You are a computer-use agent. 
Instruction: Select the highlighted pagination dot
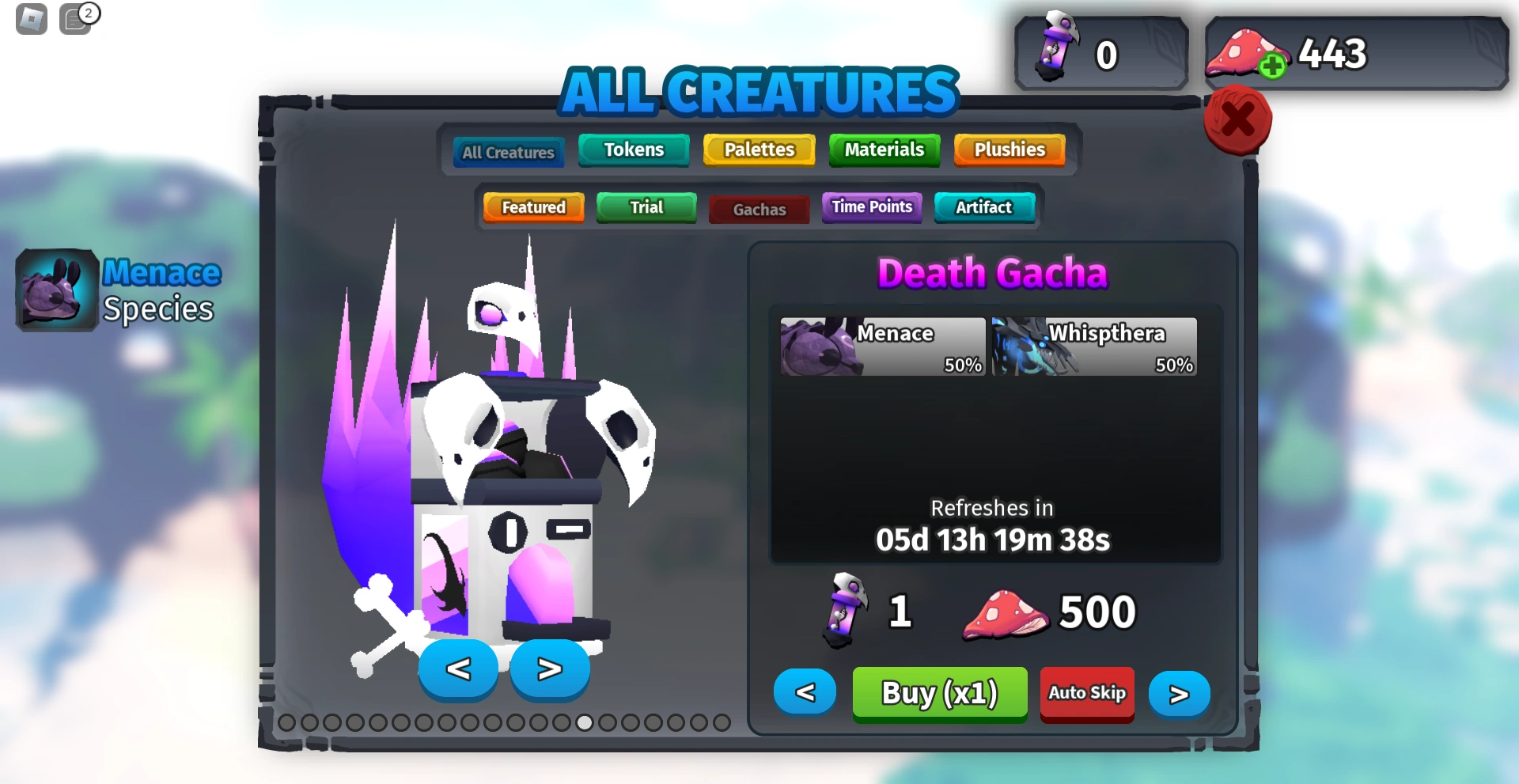pyautogui.click(x=584, y=722)
